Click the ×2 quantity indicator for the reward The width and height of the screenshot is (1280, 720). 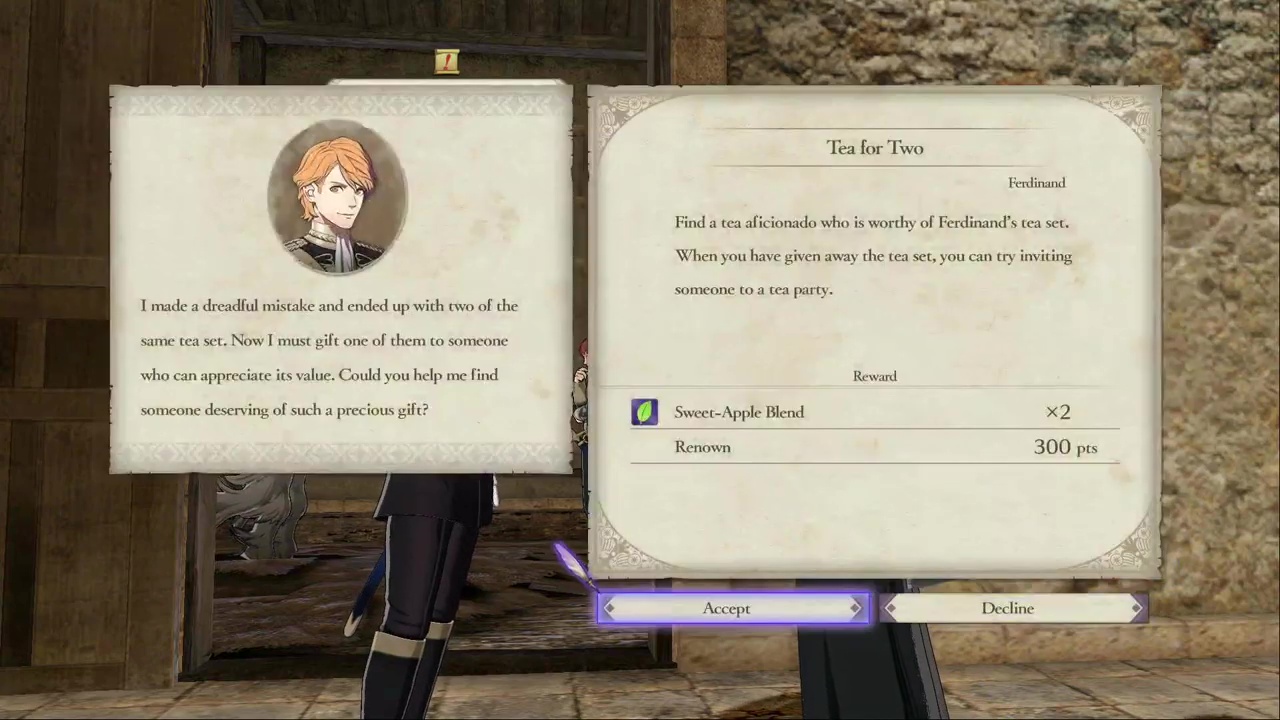click(x=1057, y=411)
